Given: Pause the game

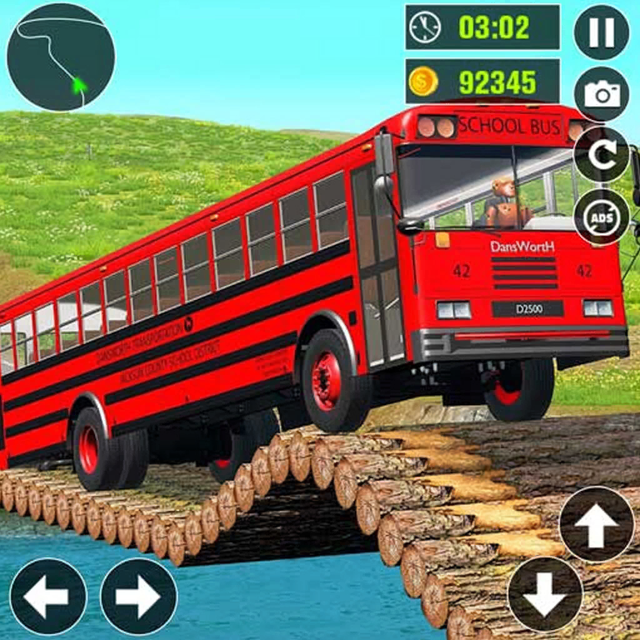Looking at the screenshot, I should [x=601, y=32].
